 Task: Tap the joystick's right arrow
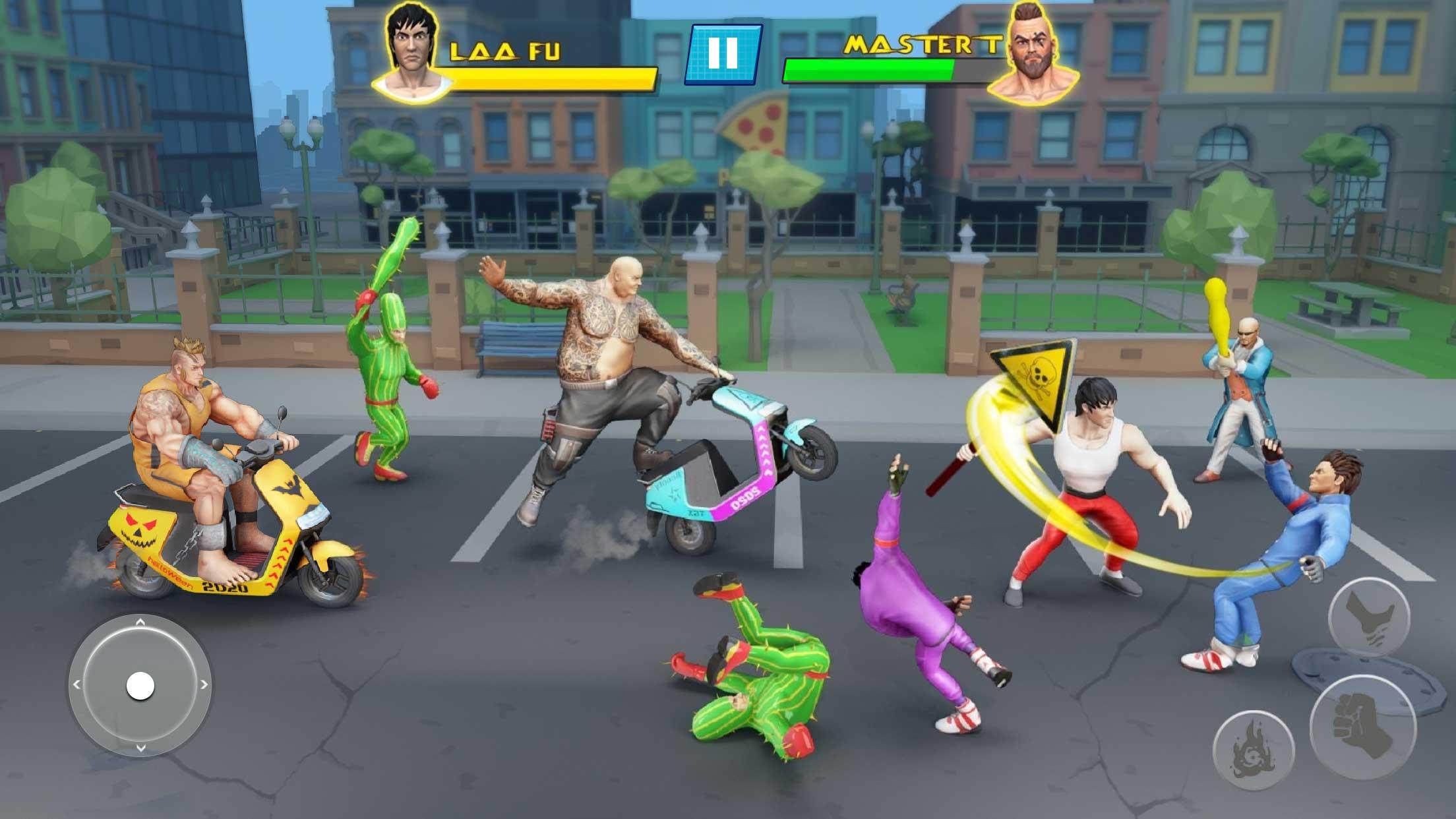[204, 685]
